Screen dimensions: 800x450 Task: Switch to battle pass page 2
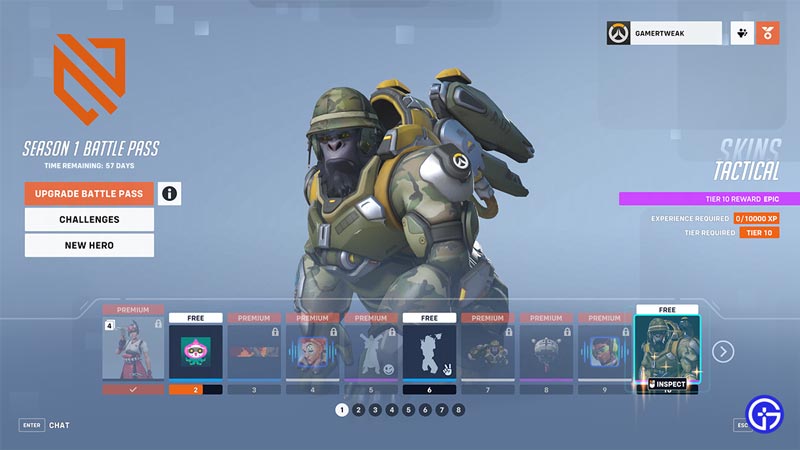pyautogui.click(x=358, y=409)
